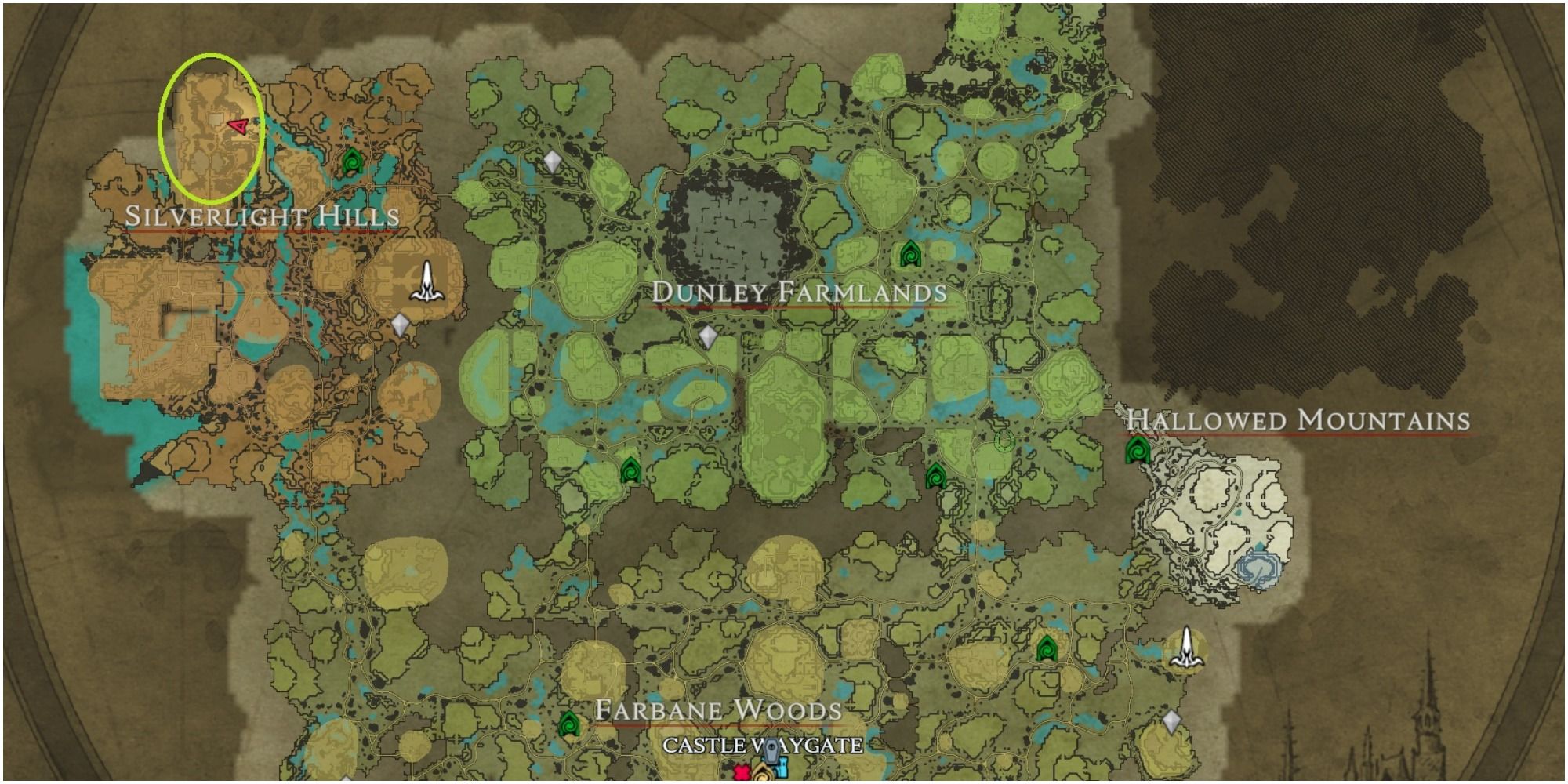Click the red player position arrow
1568x784 pixels.
click(x=238, y=124)
